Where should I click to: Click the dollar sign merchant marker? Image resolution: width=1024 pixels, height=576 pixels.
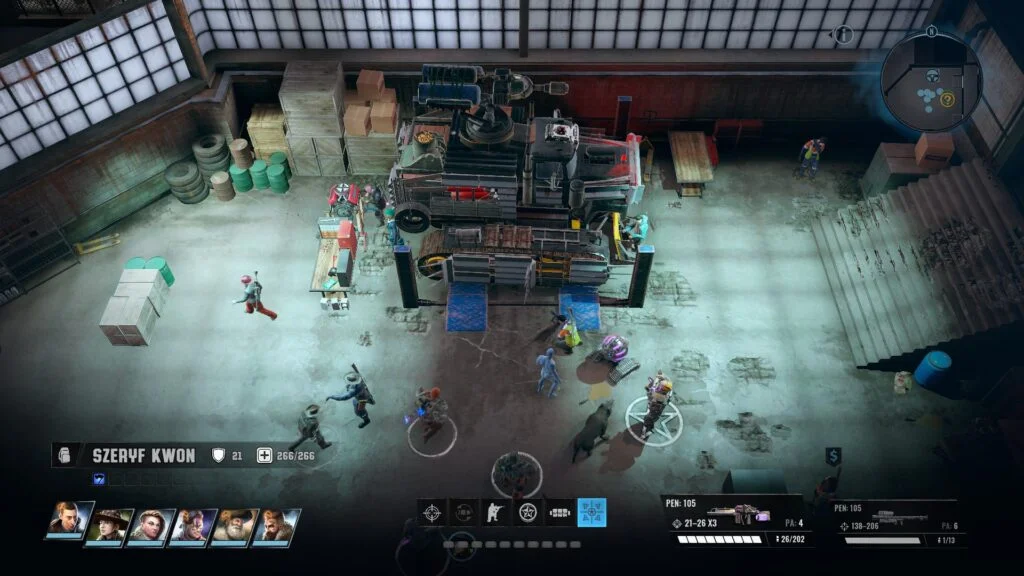(x=832, y=456)
